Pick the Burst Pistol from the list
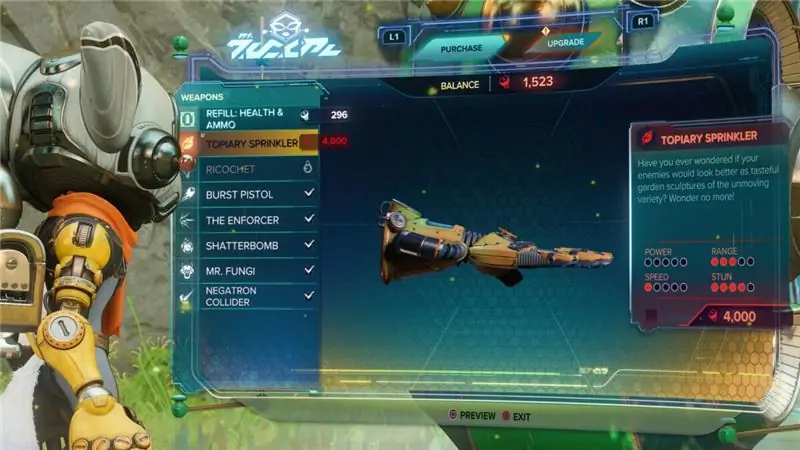The image size is (800, 450). (250, 193)
